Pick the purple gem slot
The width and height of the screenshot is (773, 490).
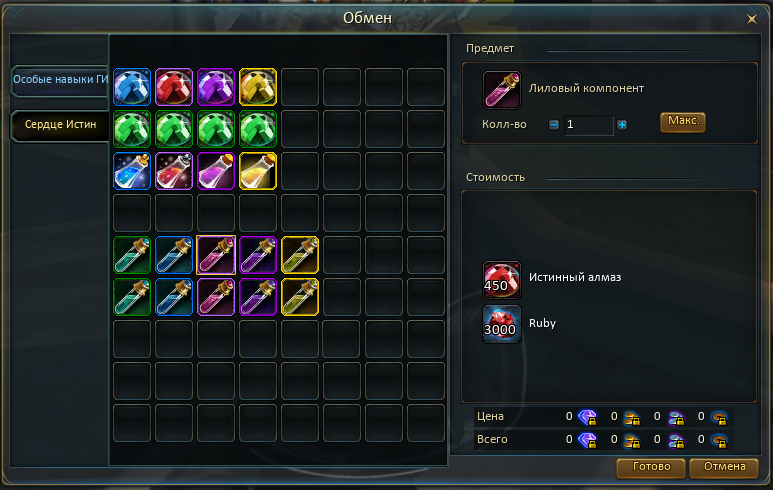point(216,87)
